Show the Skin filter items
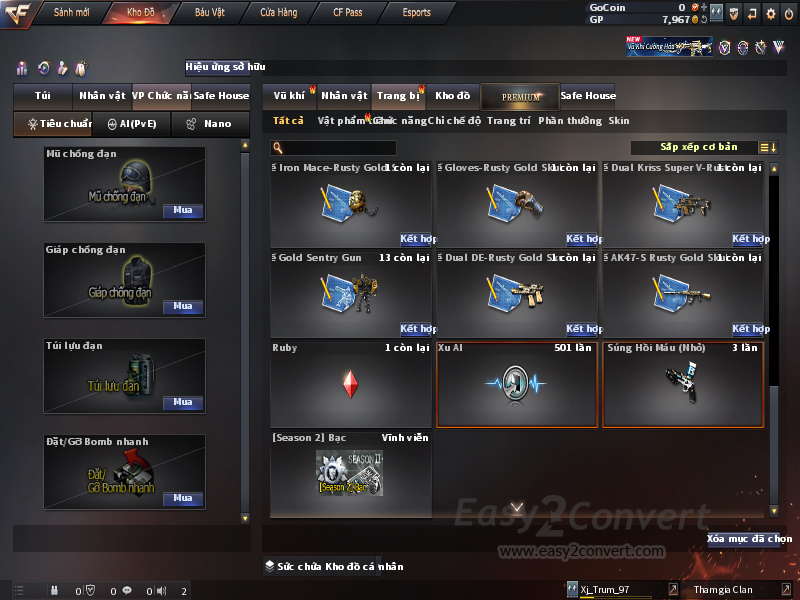Screen dimensions: 800x600 pyautogui.click(x=619, y=121)
